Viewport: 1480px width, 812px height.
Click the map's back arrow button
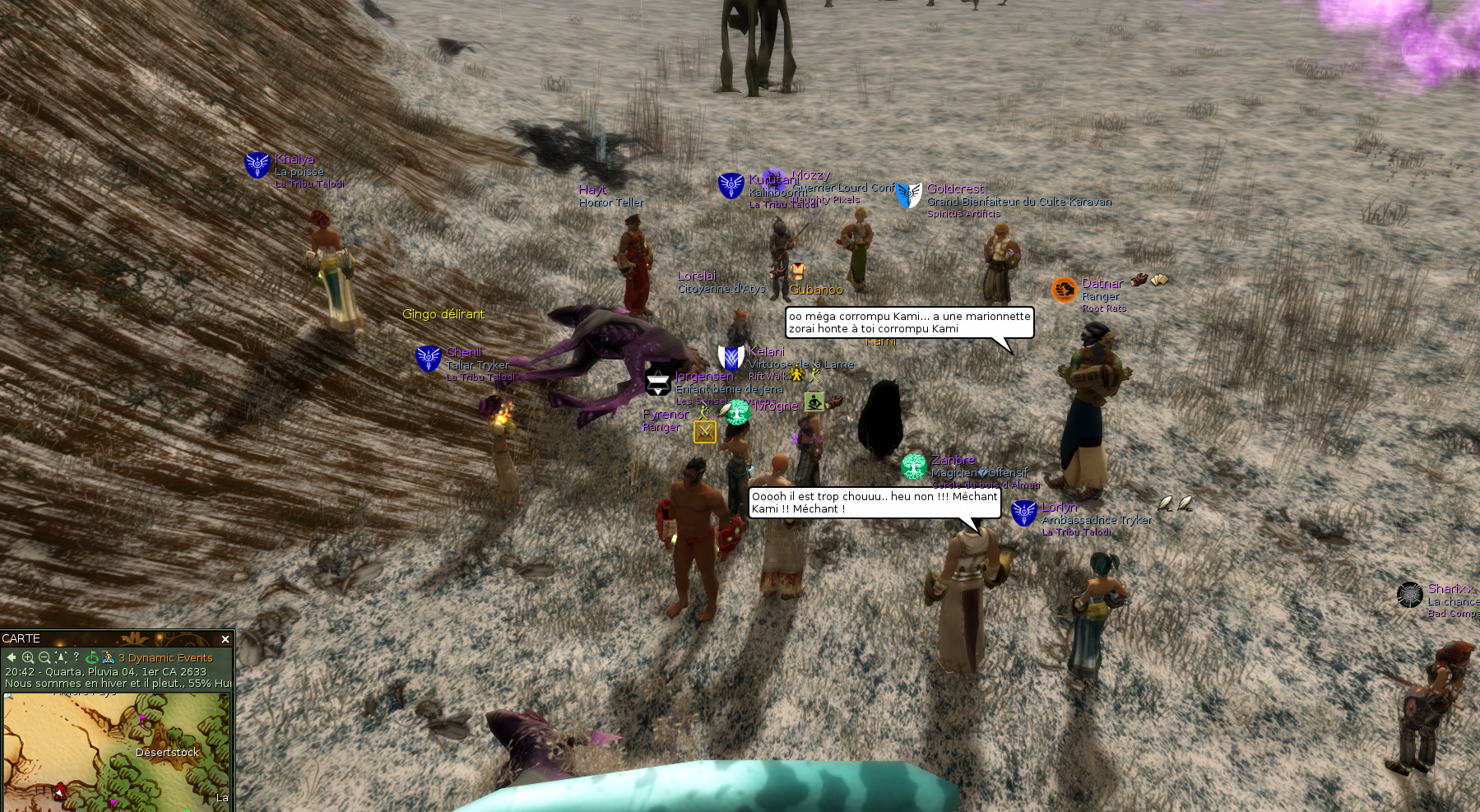(x=12, y=657)
